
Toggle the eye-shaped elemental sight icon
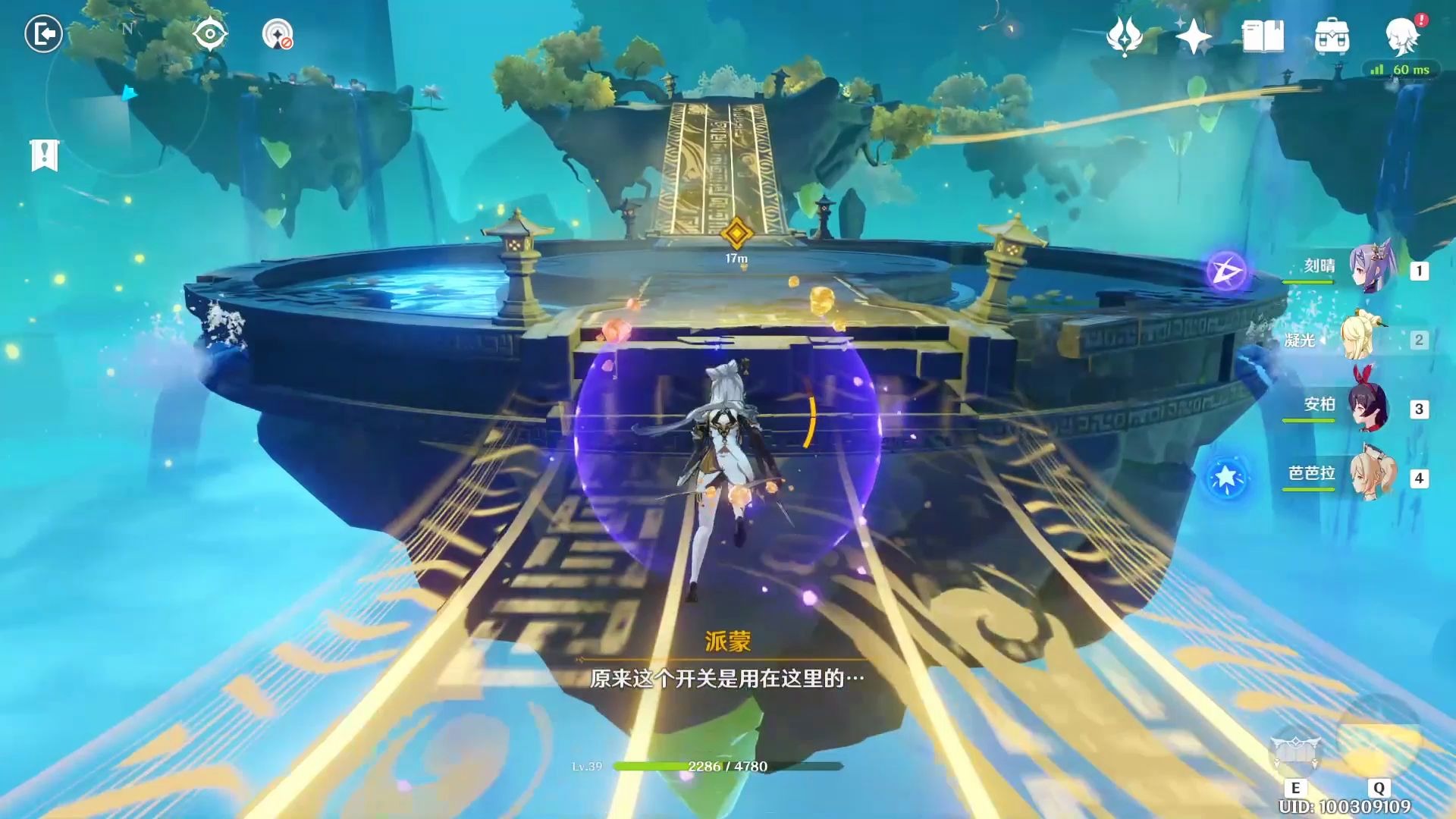[x=209, y=34]
